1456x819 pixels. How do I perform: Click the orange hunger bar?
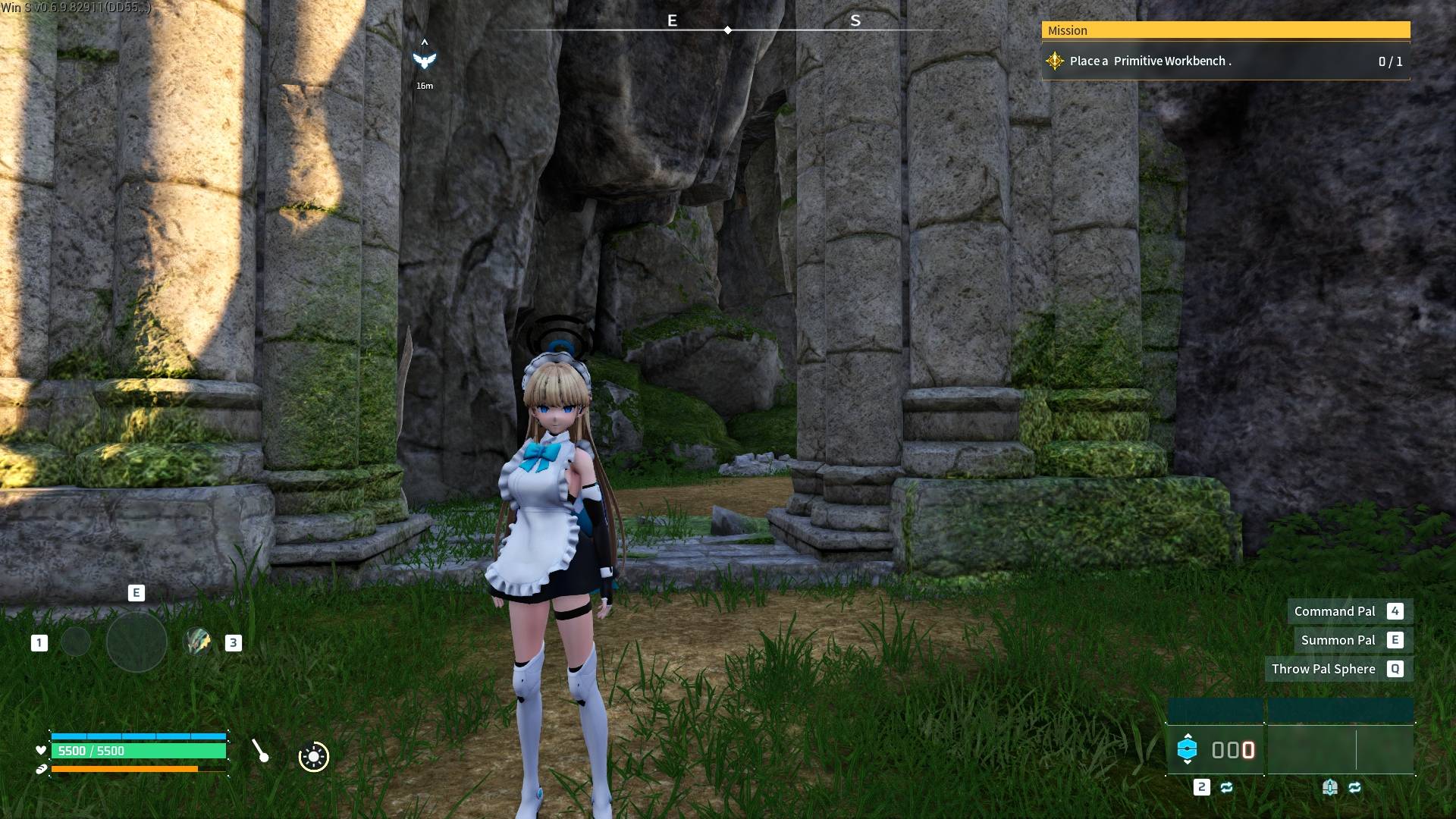click(125, 769)
